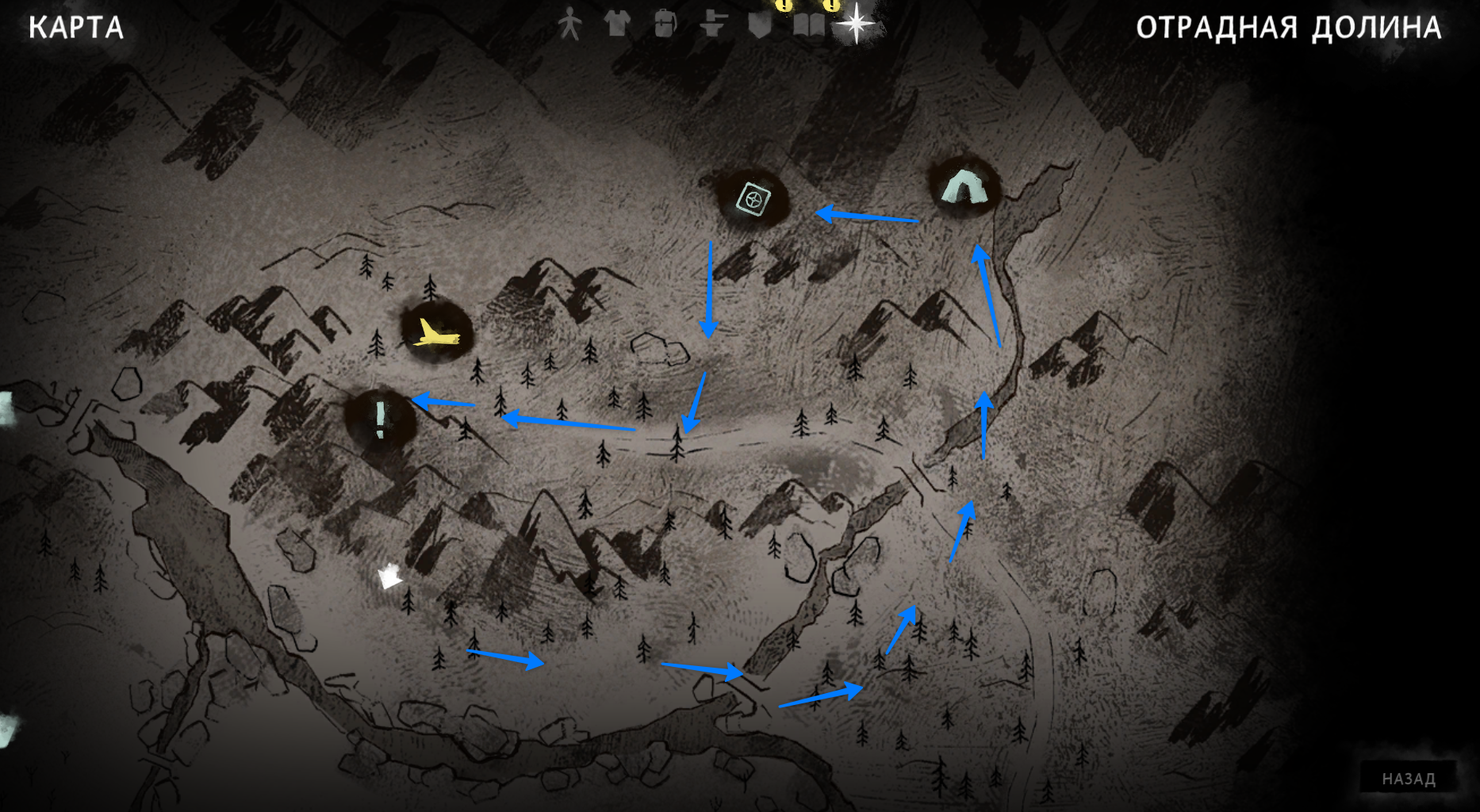The image size is (1480, 812).
Task: Select the safe vault map marker
Action: pyautogui.click(x=753, y=198)
